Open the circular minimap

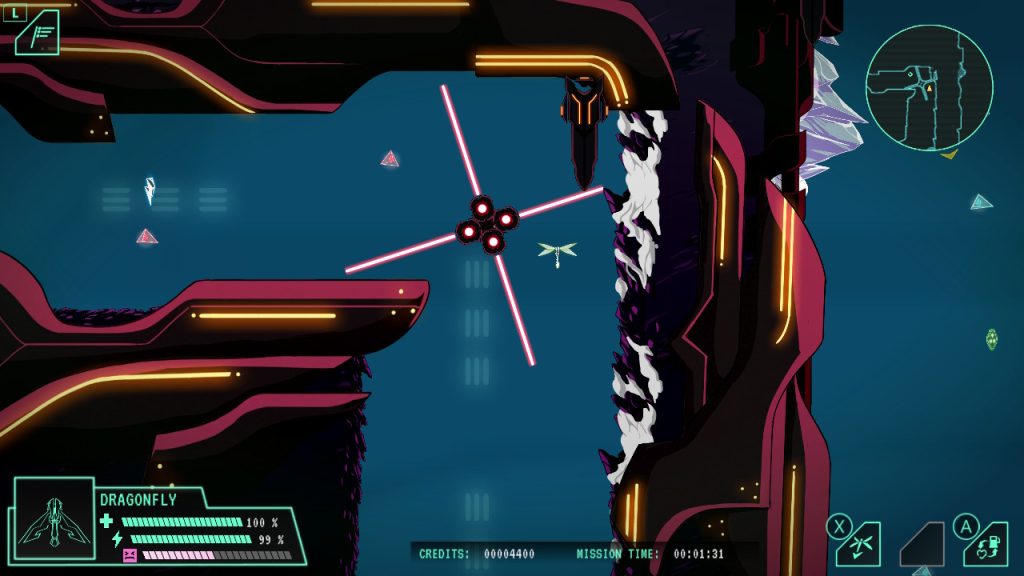pyautogui.click(x=928, y=88)
